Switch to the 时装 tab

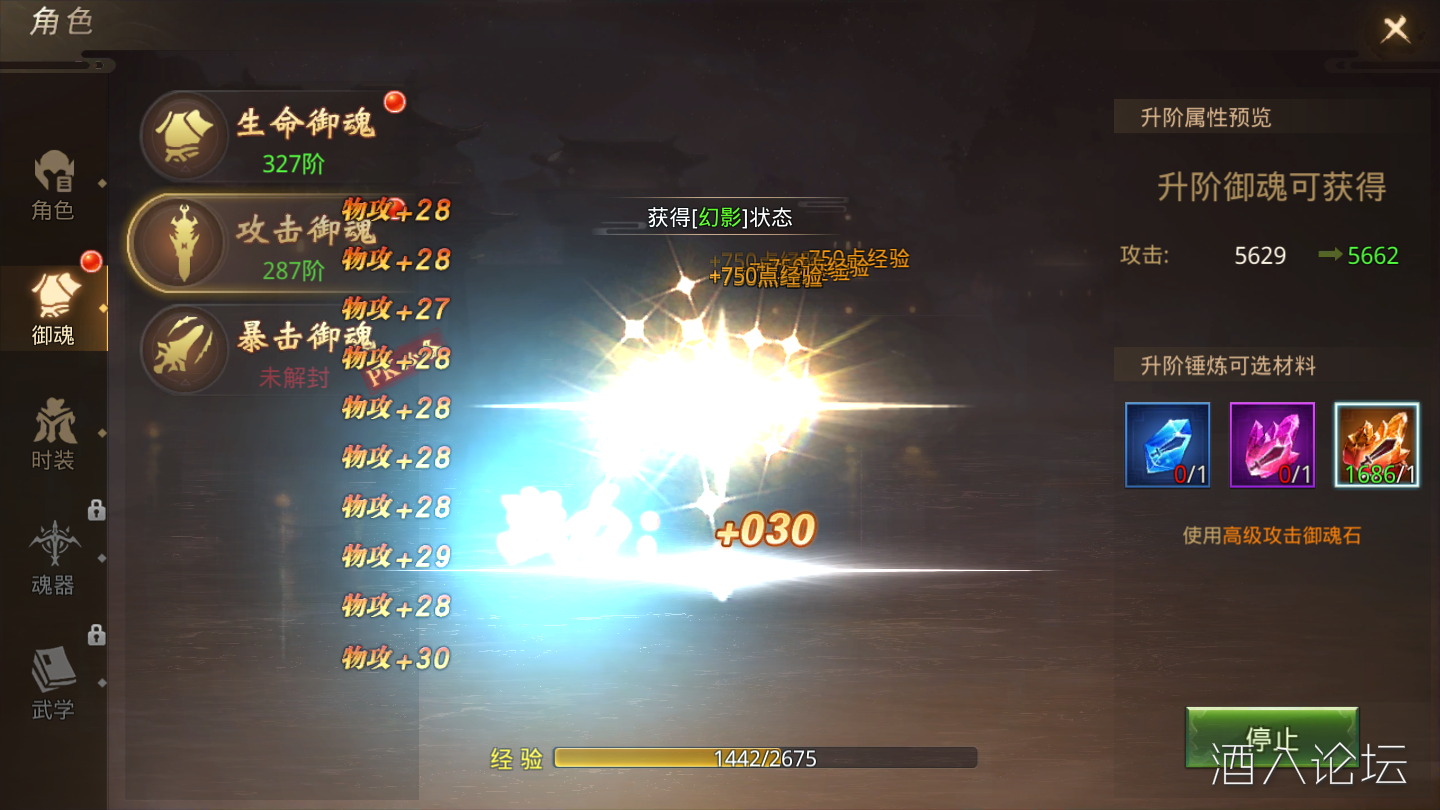(53, 435)
